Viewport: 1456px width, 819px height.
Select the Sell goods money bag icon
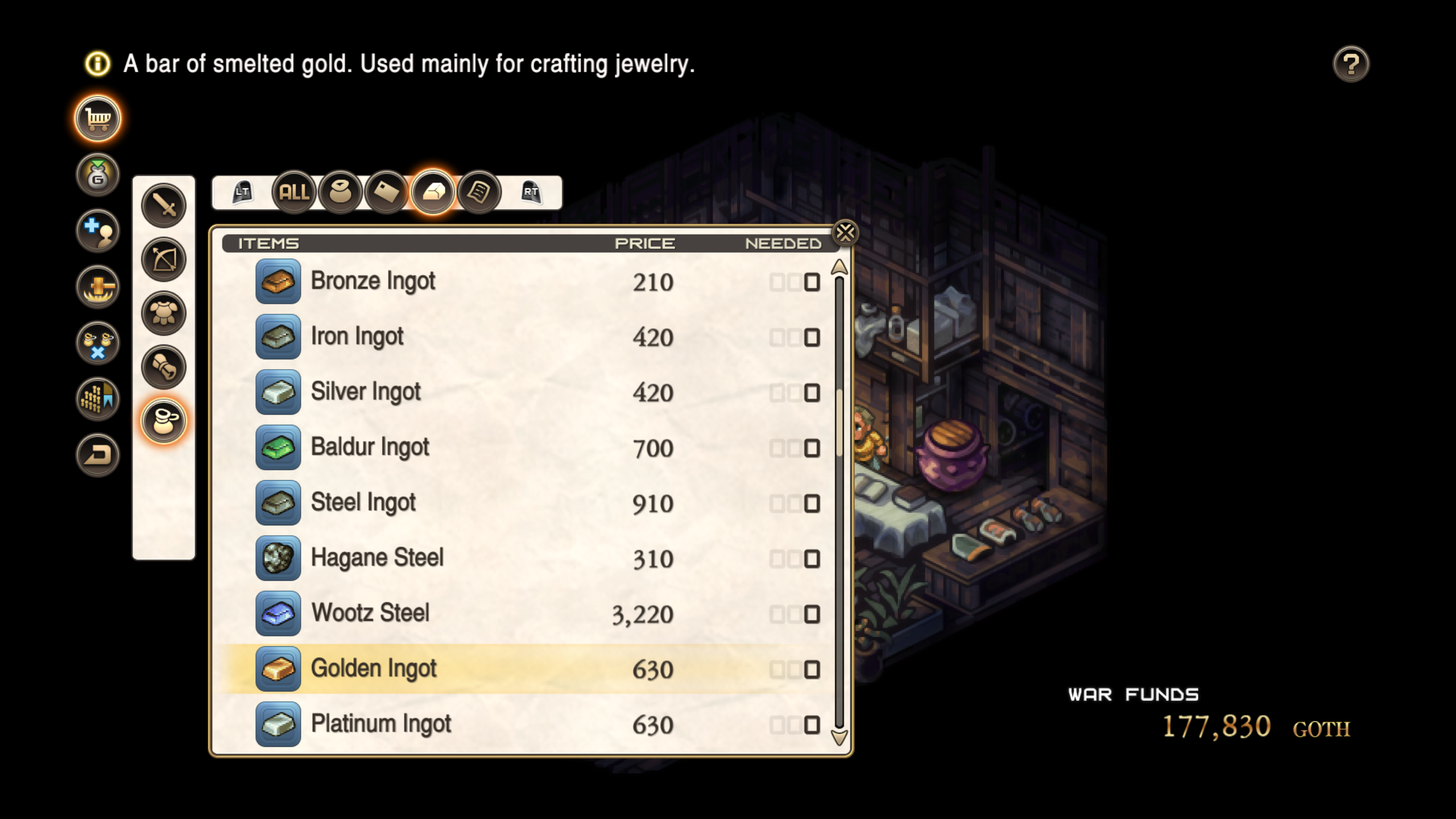click(x=97, y=175)
